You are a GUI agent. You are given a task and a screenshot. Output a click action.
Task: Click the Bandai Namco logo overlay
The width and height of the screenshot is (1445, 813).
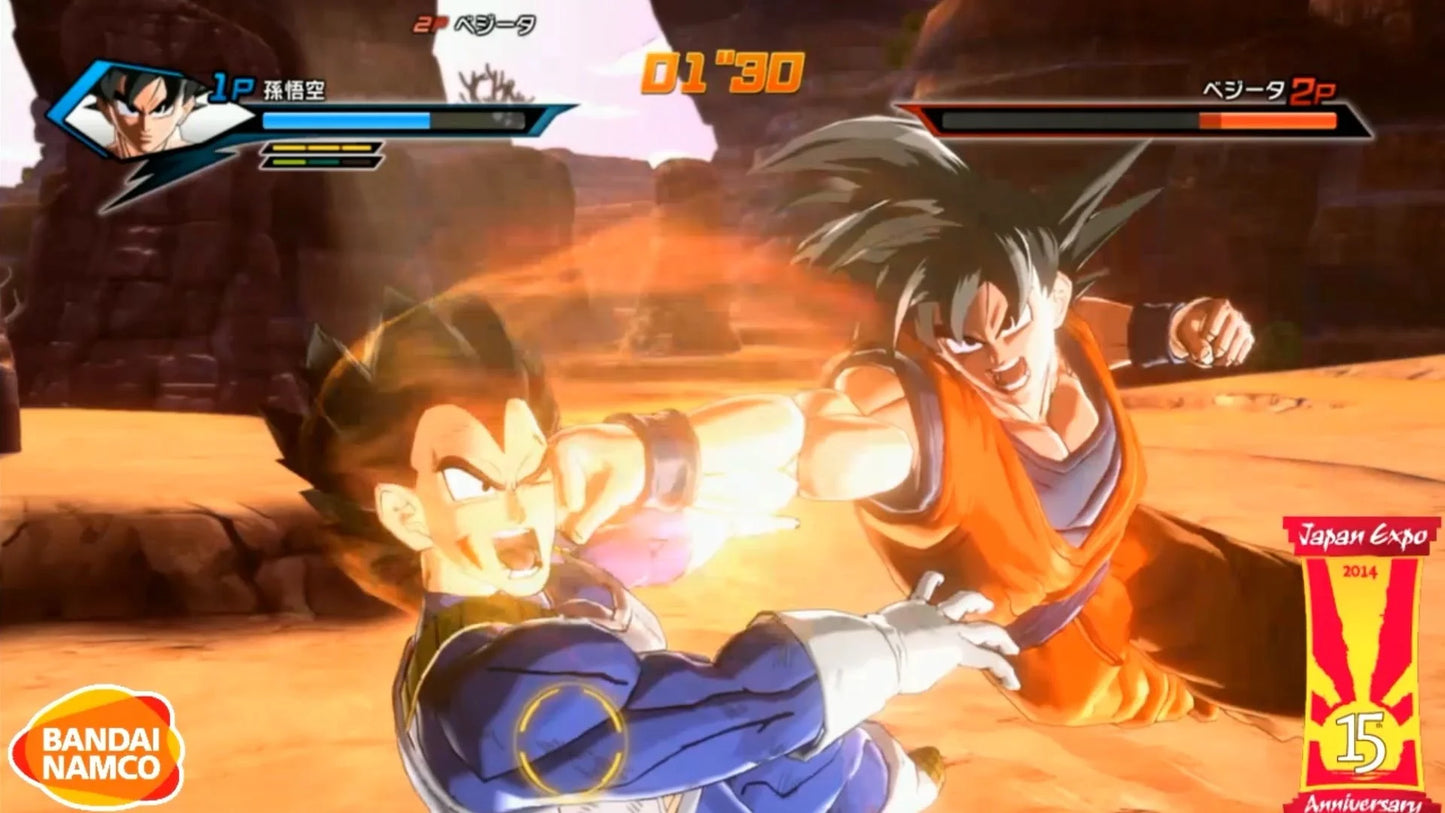pyautogui.click(x=96, y=748)
